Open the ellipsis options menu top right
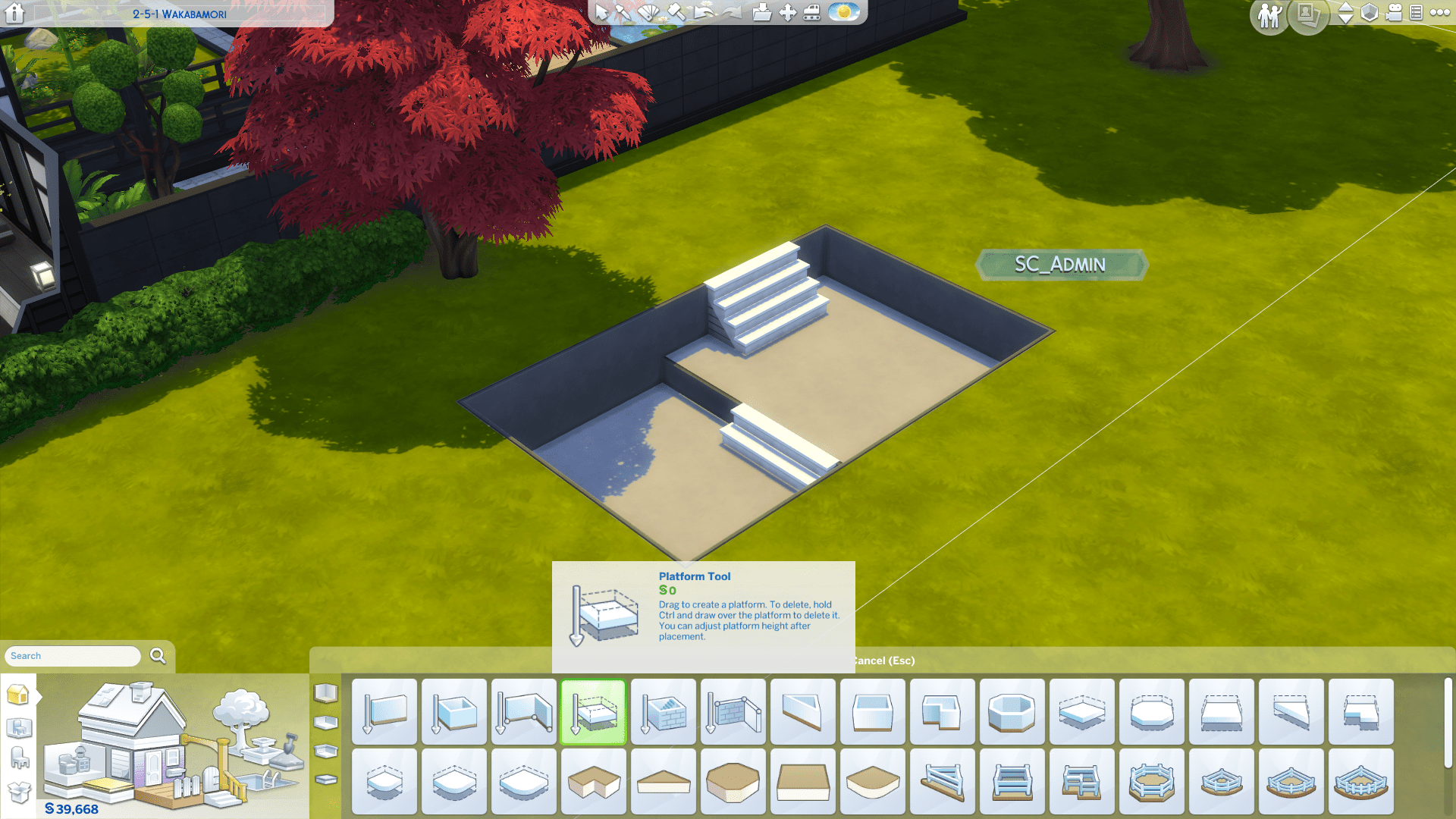 [x=1439, y=13]
